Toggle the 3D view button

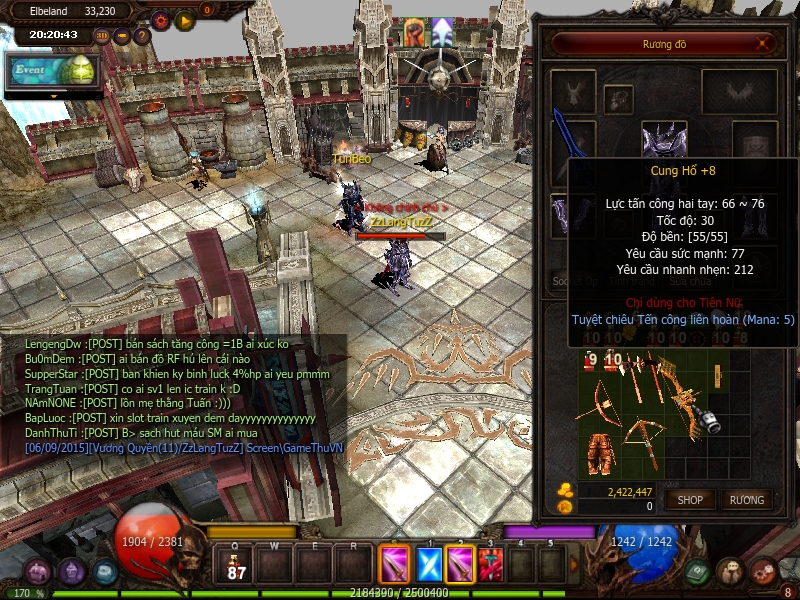pos(102,36)
